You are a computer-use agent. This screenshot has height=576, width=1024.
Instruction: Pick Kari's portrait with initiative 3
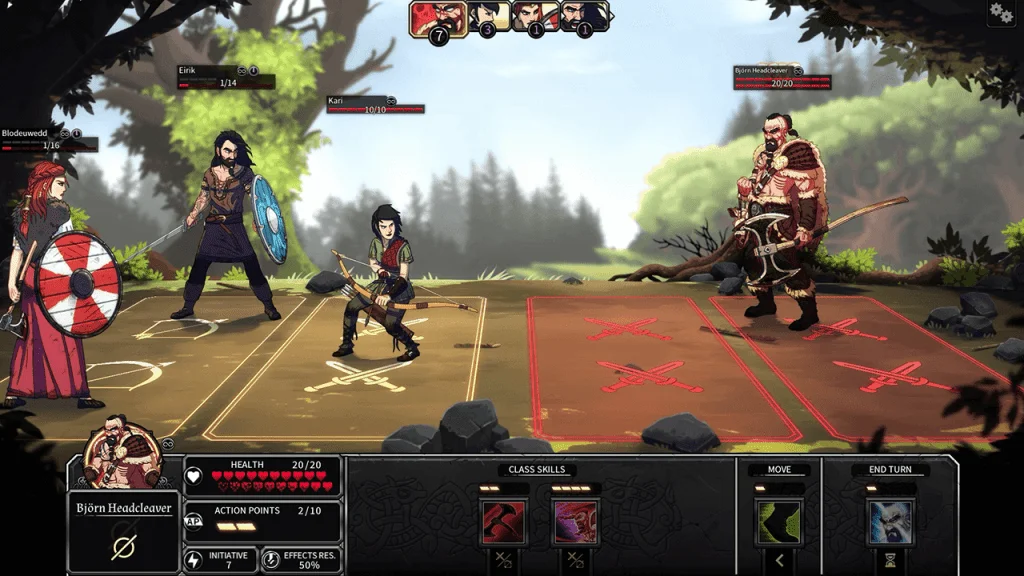(489, 16)
